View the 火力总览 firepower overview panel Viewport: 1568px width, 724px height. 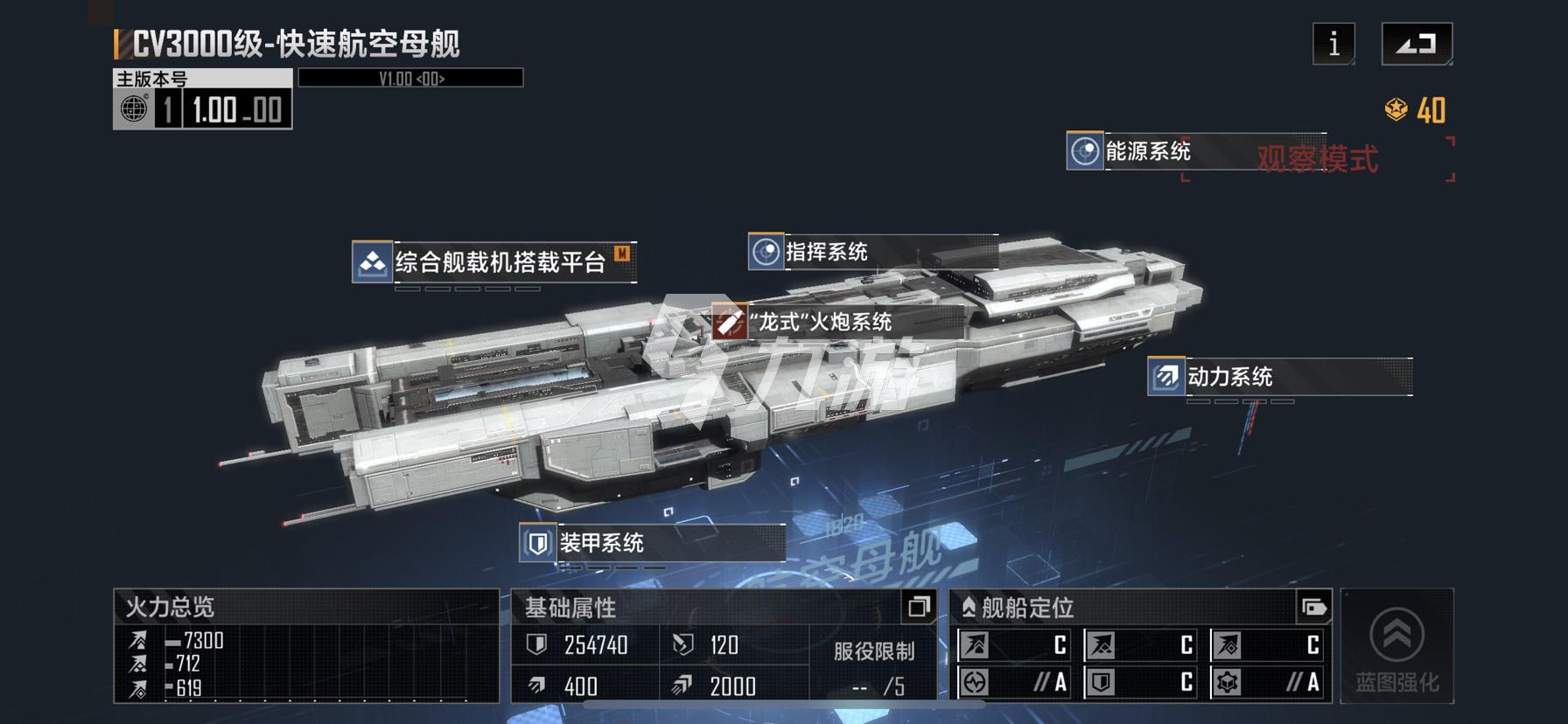[306, 647]
